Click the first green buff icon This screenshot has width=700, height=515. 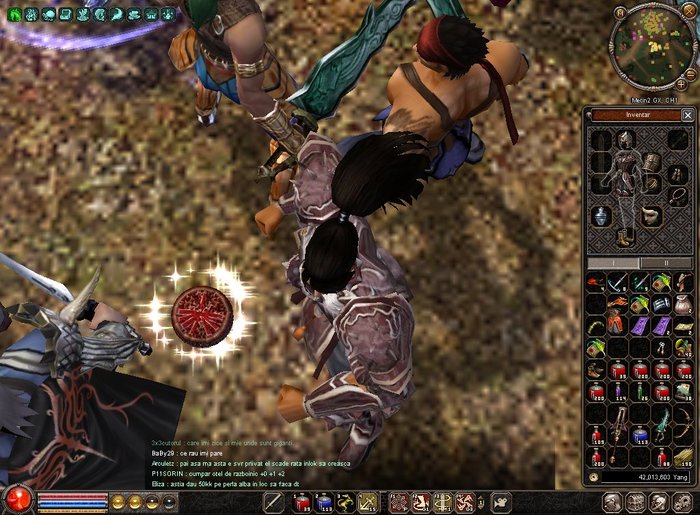[x=13, y=14]
